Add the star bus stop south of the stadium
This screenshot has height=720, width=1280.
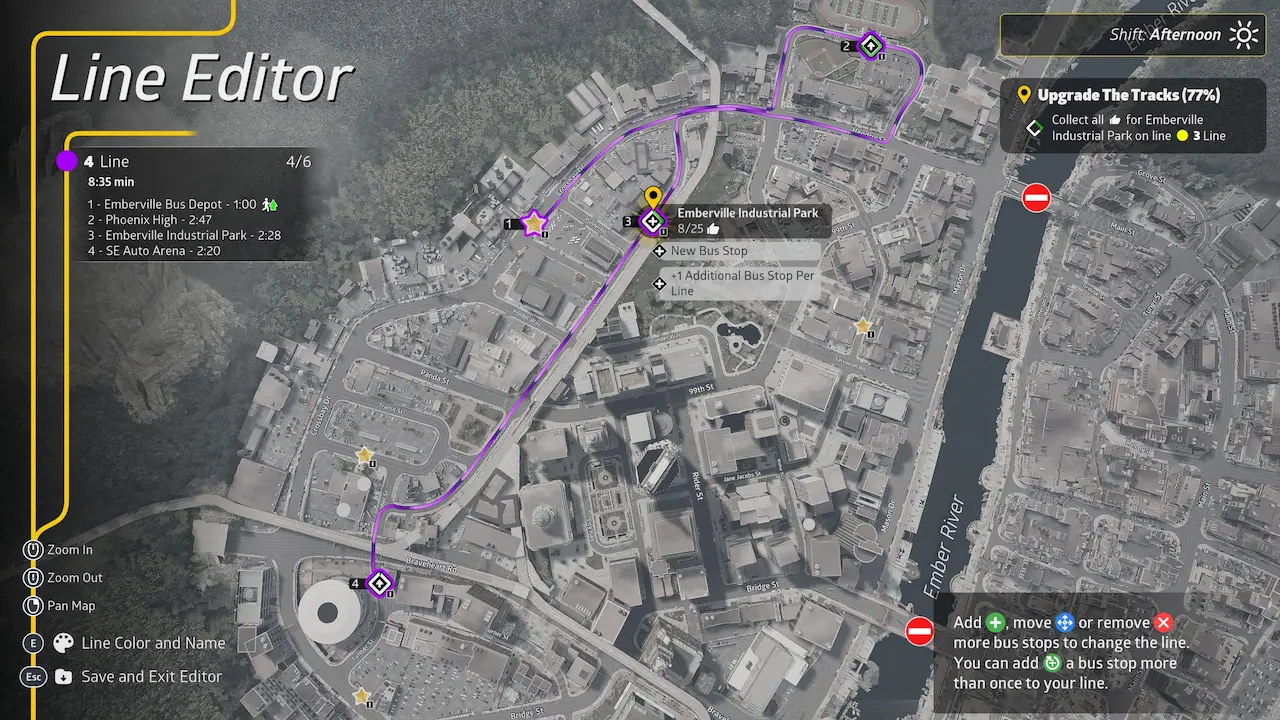click(x=361, y=696)
